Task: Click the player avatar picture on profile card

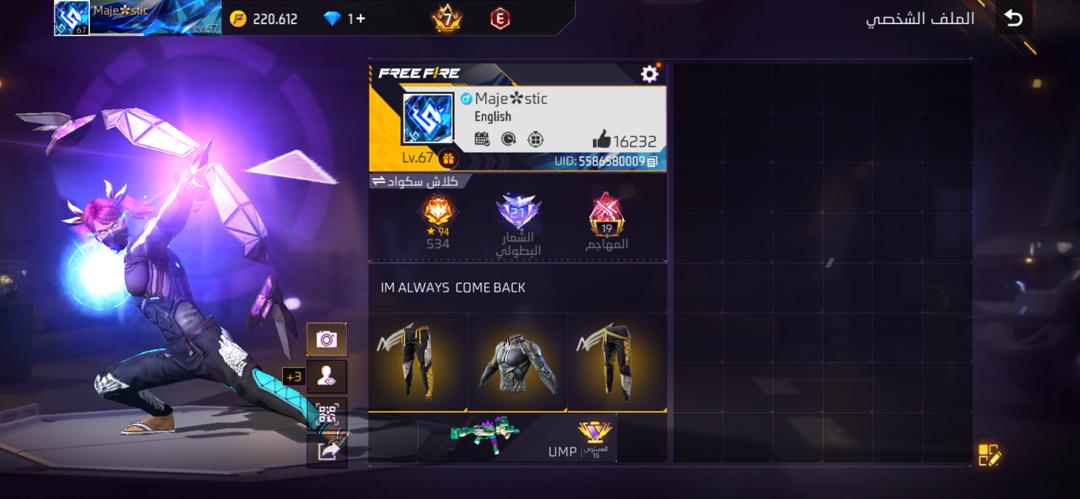Action: click(427, 120)
